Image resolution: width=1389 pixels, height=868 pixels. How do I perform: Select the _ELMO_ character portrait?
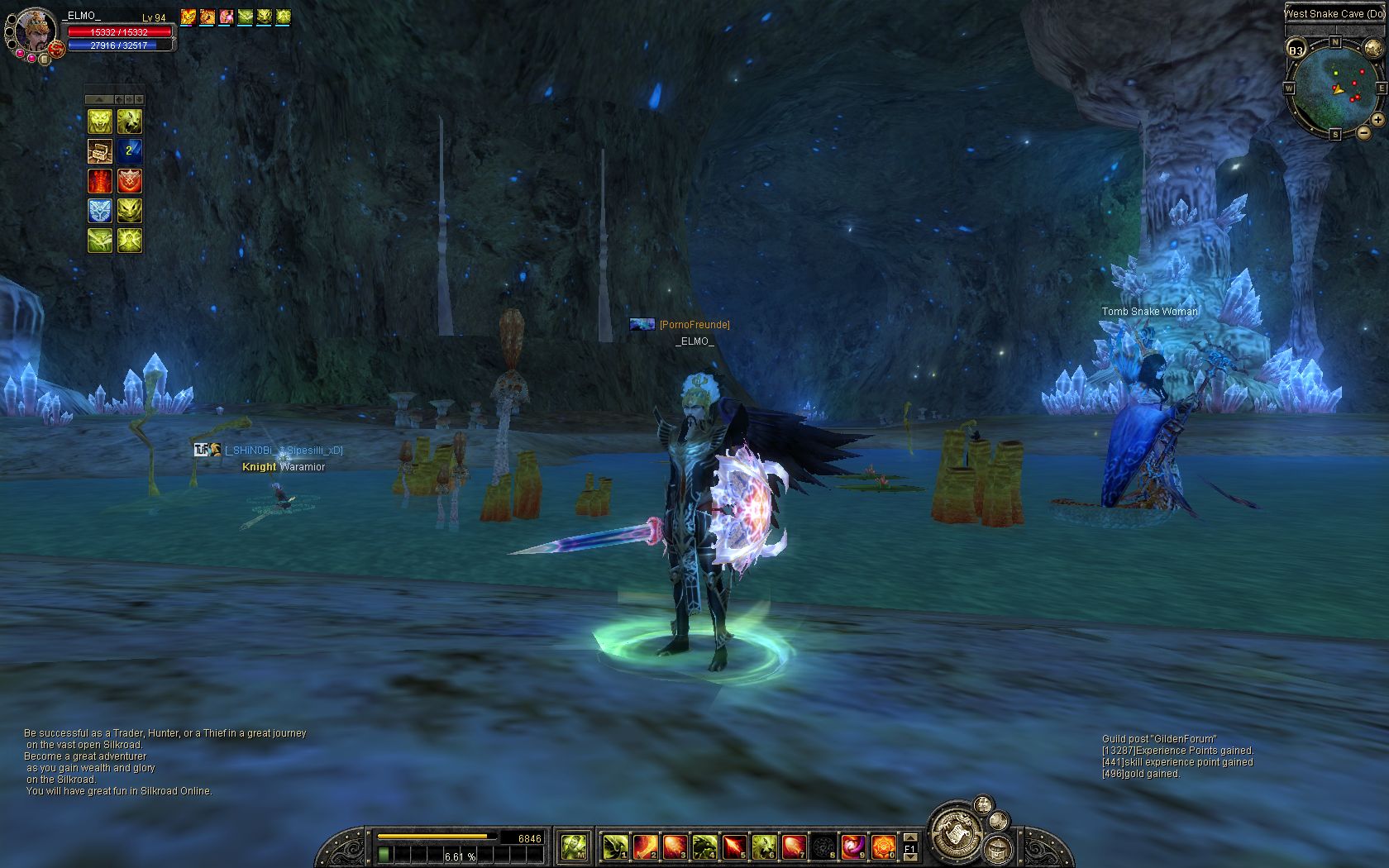tap(36, 31)
